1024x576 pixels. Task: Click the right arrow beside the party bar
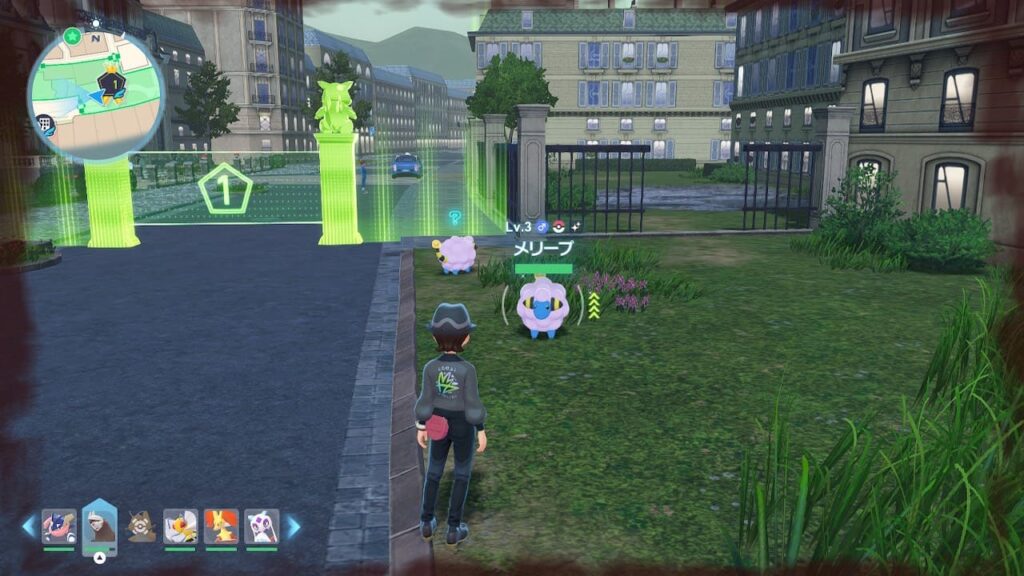pos(293,526)
